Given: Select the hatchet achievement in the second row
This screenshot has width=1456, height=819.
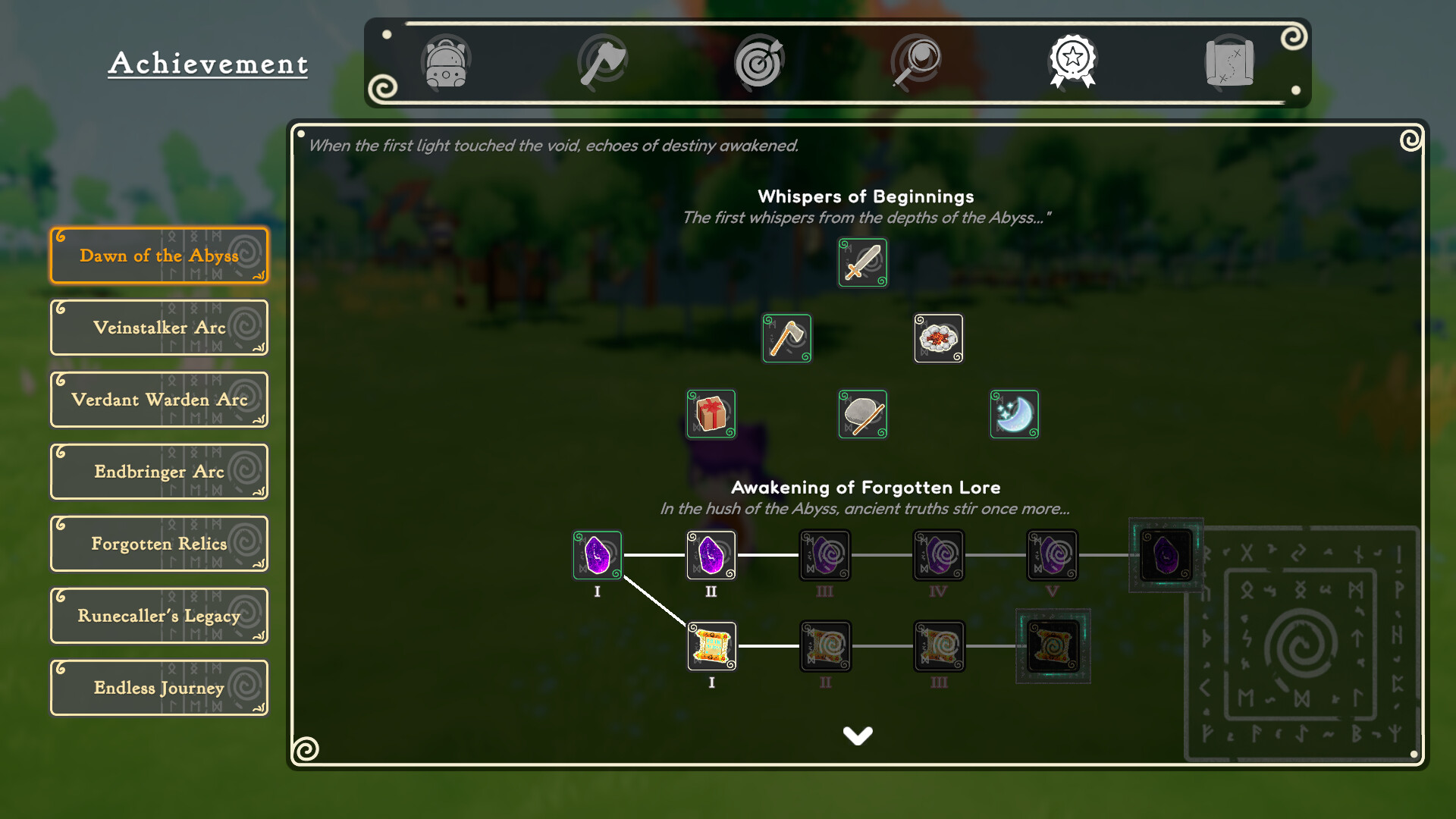Looking at the screenshot, I should point(786,338).
